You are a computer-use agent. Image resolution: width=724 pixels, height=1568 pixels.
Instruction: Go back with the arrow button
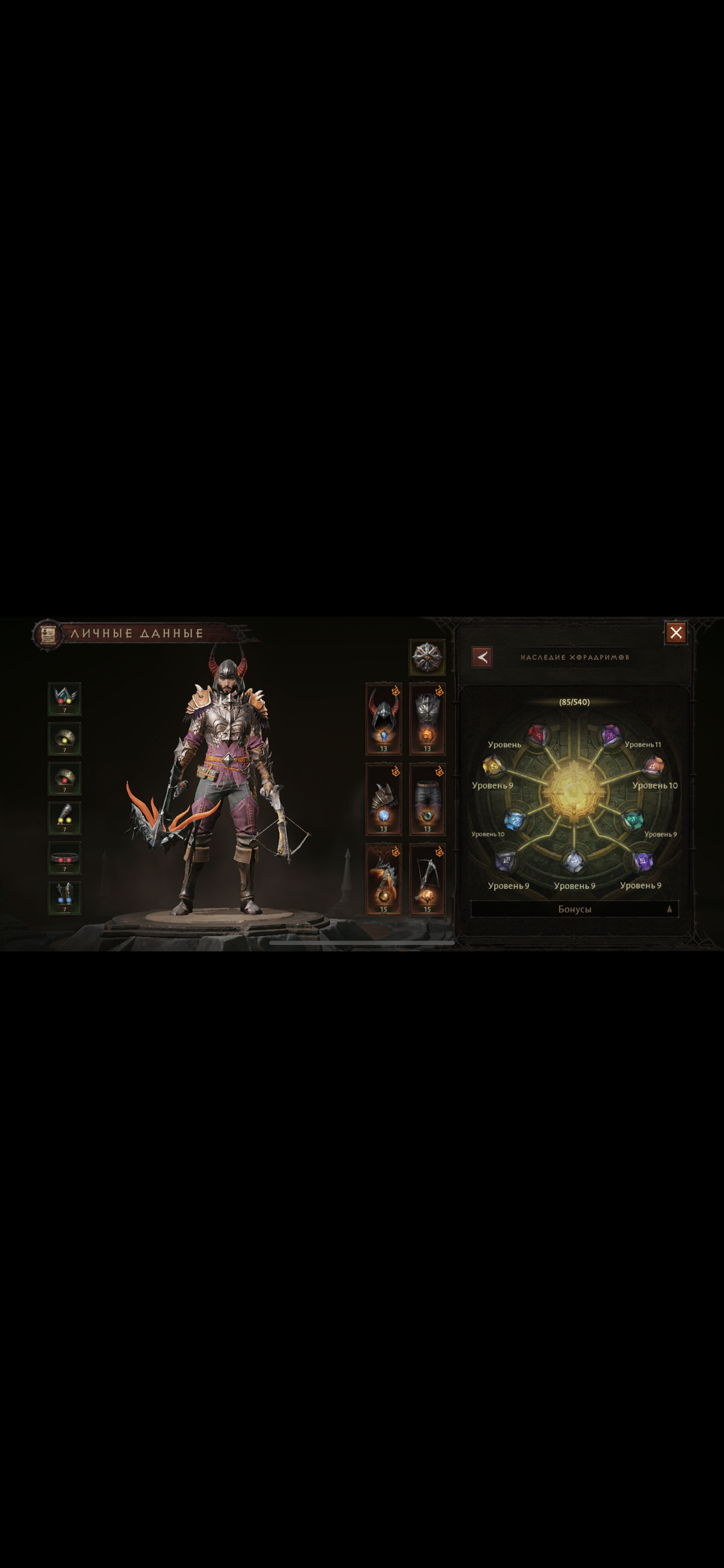pos(482,657)
